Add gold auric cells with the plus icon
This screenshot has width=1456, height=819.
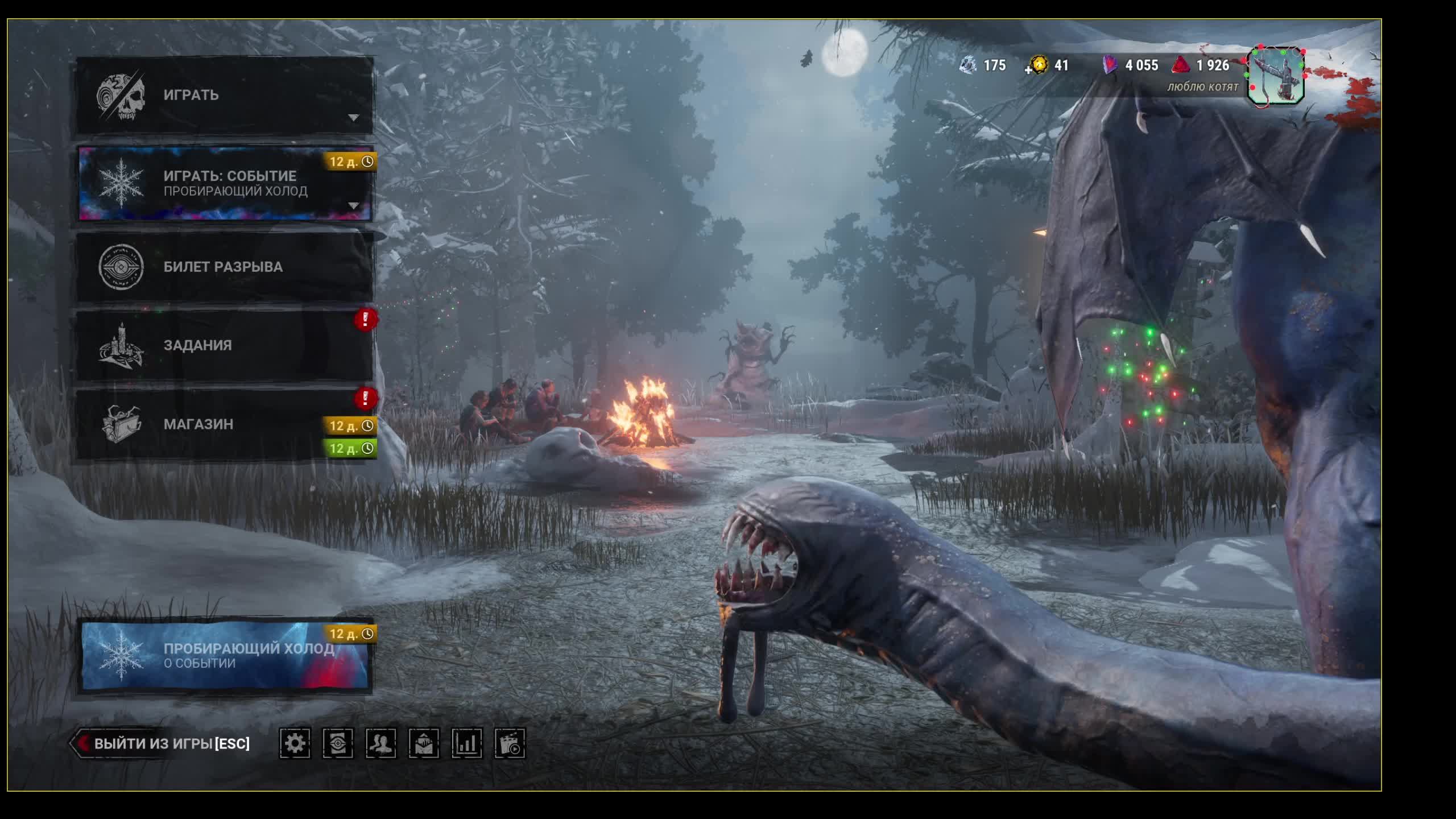pos(1029,71)
